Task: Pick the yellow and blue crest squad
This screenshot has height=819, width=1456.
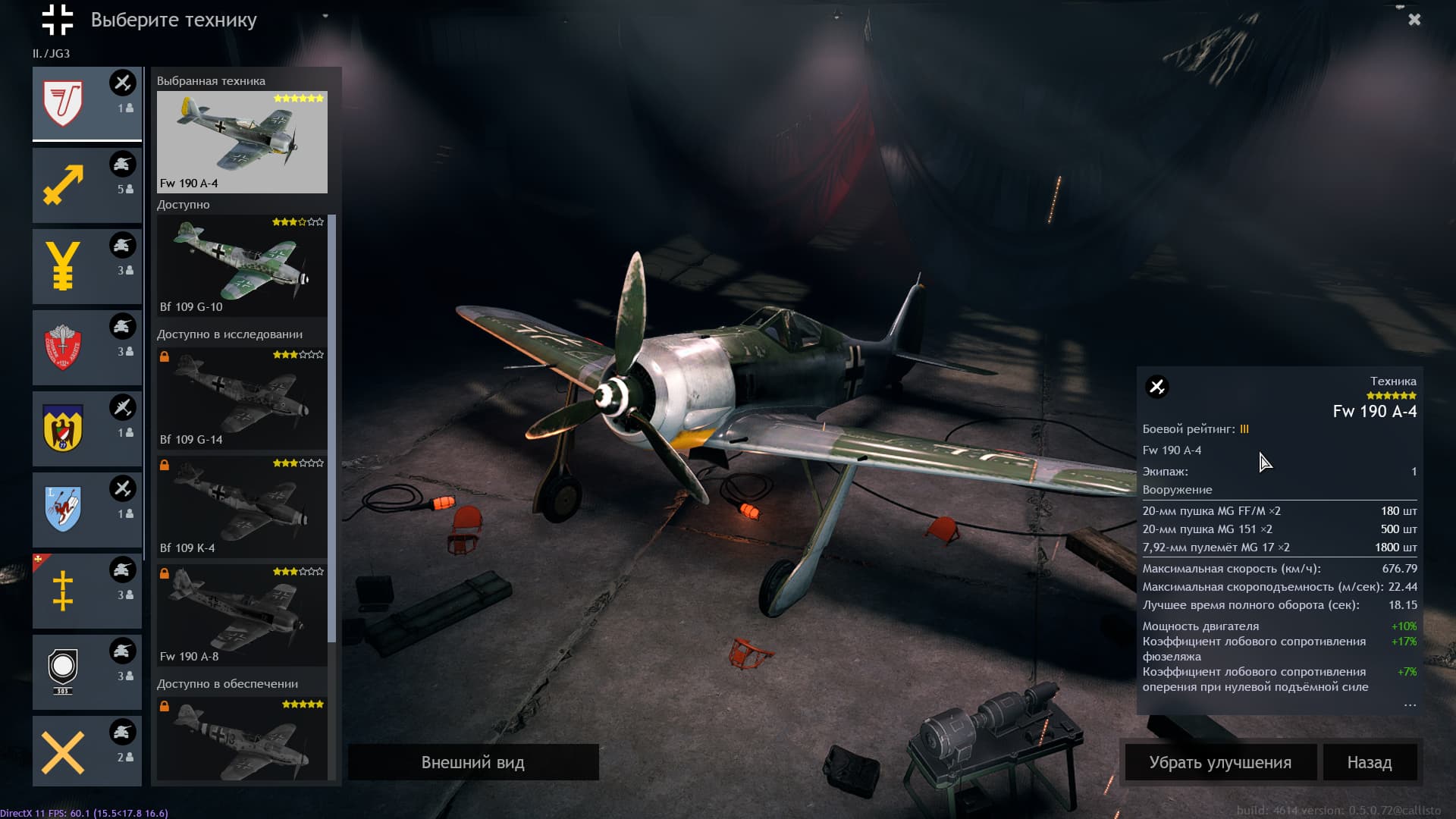Action: (x=86, y=428)
